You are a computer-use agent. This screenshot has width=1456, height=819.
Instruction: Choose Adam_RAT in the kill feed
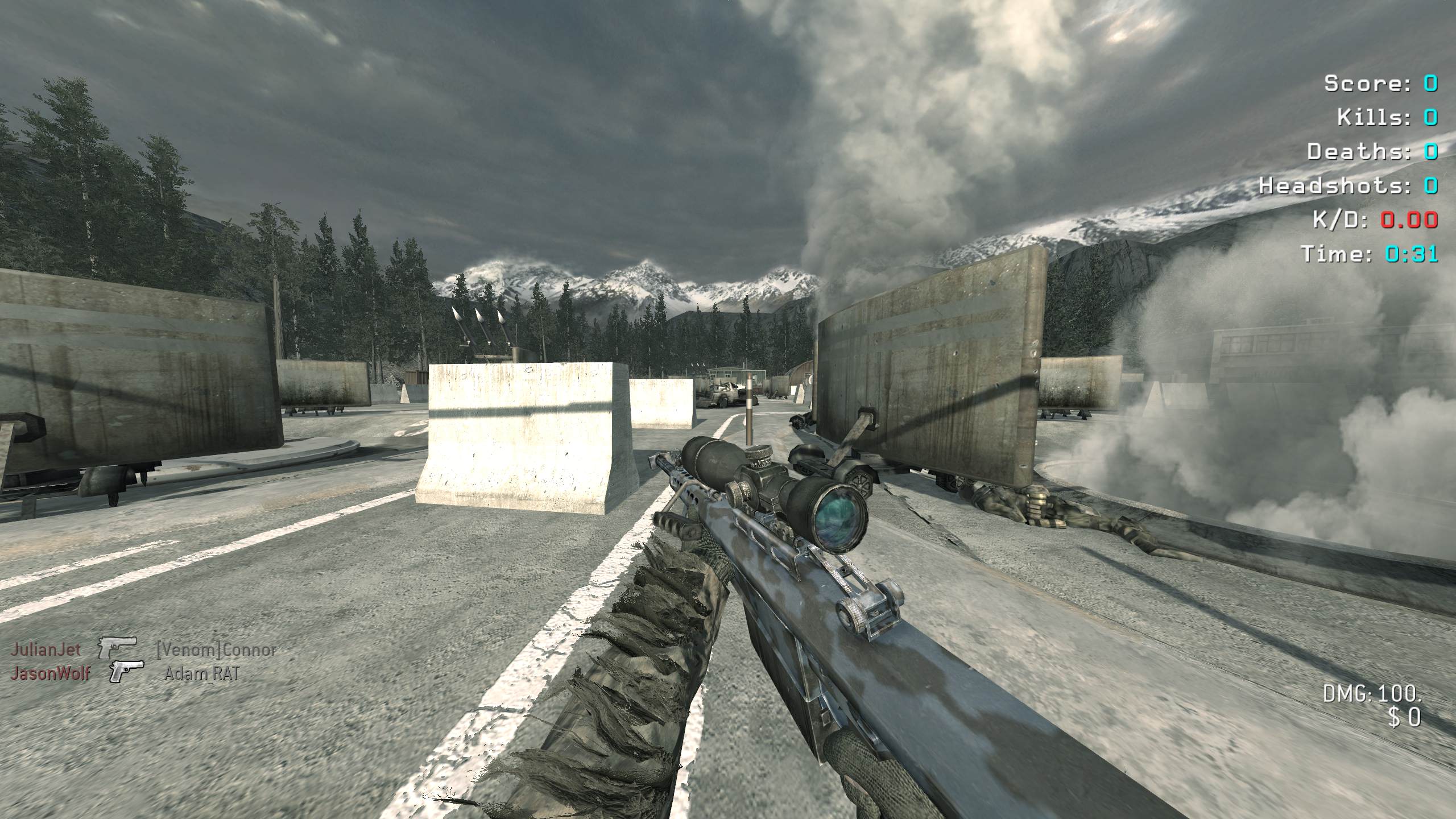[x=202, y=674]
